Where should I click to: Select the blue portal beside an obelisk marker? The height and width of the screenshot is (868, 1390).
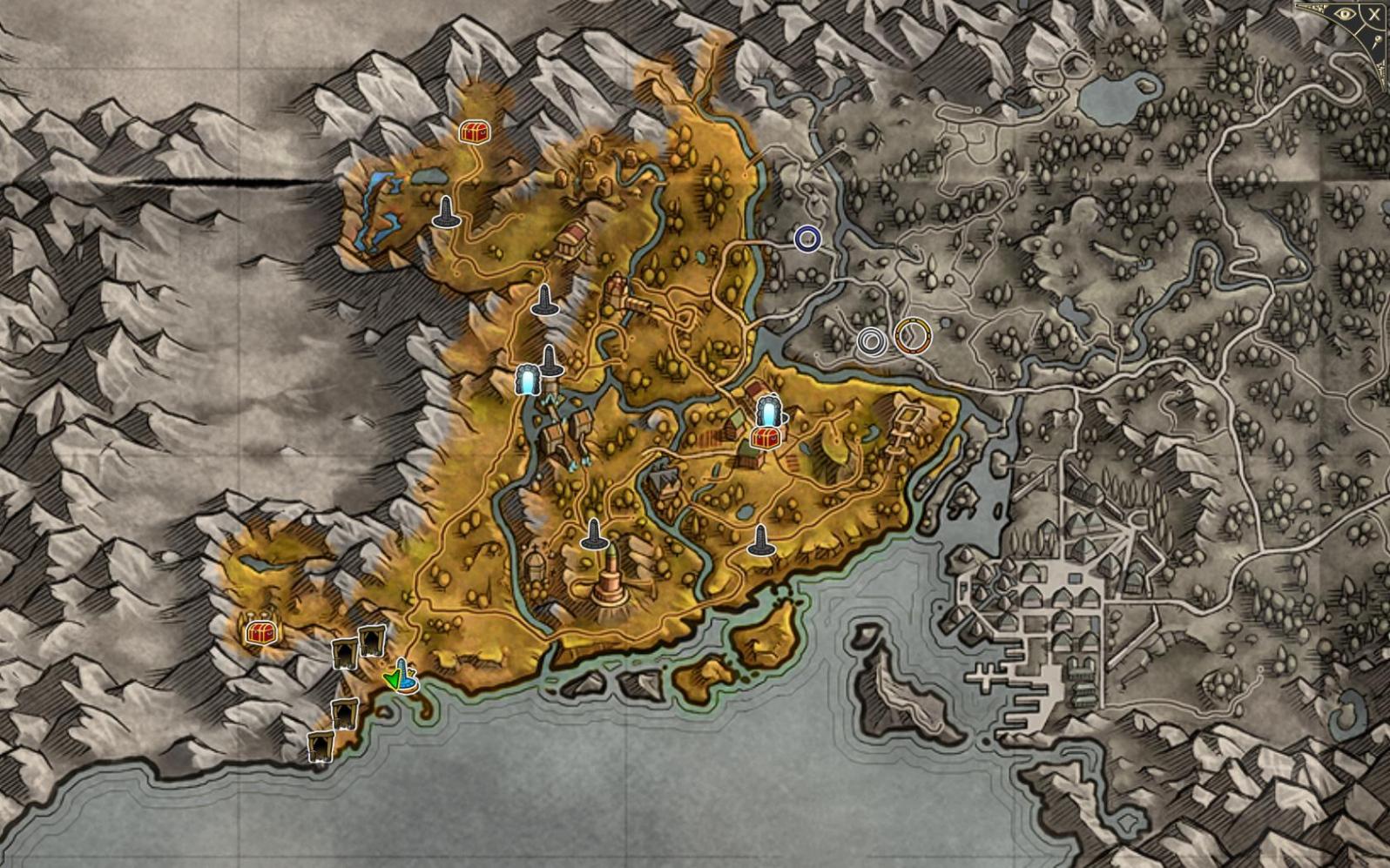pyautogui.click(x=527, y=380)
